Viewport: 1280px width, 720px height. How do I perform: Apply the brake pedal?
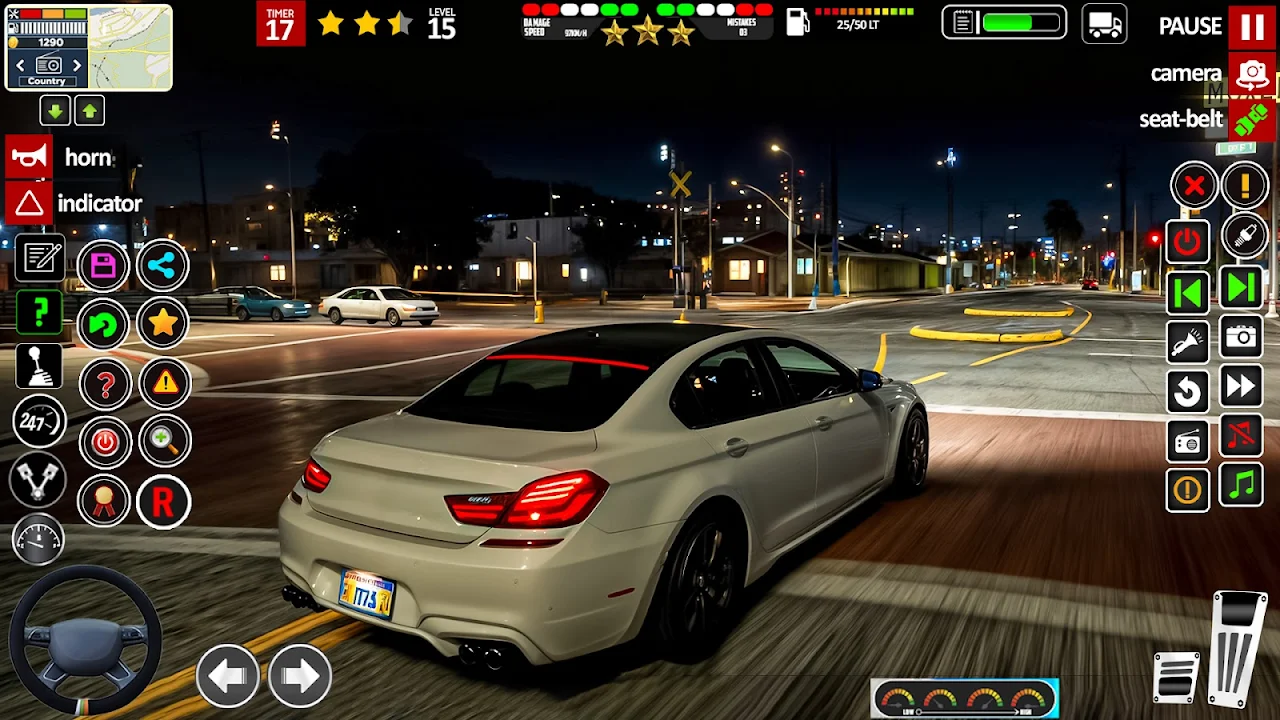pyautogui.click(x=1178, y=677)
